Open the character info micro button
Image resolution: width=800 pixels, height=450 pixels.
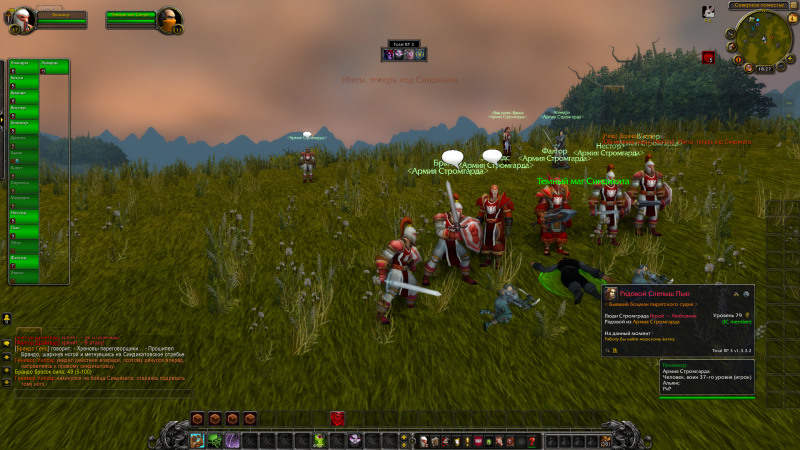(423, 440)
